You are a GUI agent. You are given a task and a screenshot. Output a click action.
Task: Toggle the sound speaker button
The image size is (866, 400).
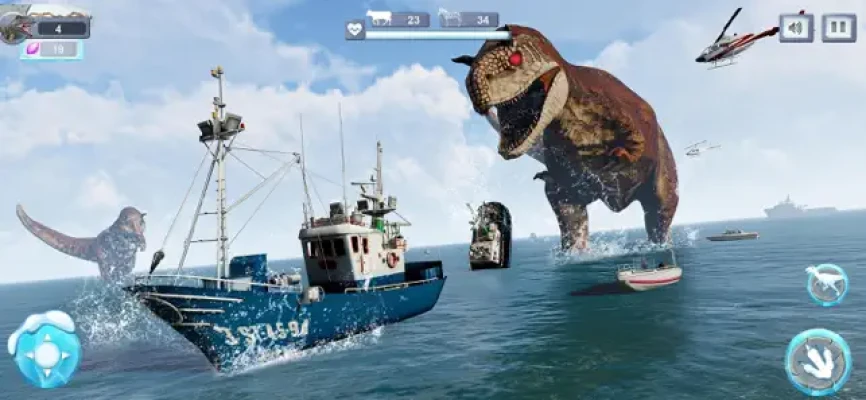(796, 27)
